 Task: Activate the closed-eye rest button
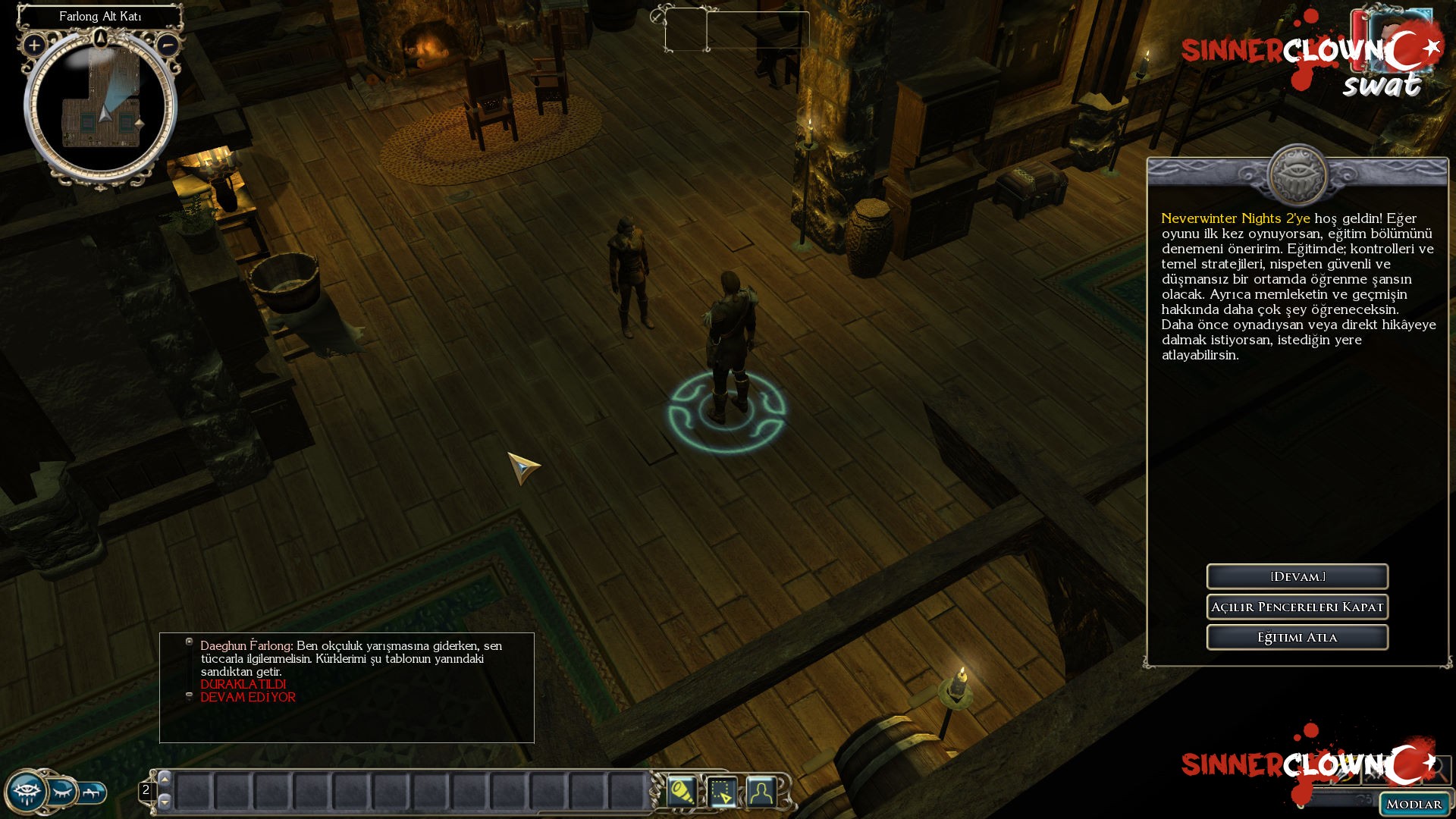(x=62, y=792)
